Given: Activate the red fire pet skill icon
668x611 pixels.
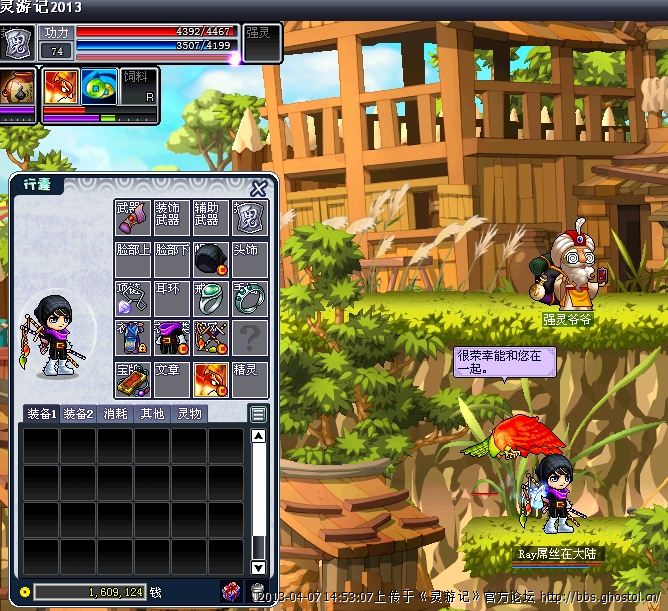Looking at the screenshot, I should pos(59,87).
